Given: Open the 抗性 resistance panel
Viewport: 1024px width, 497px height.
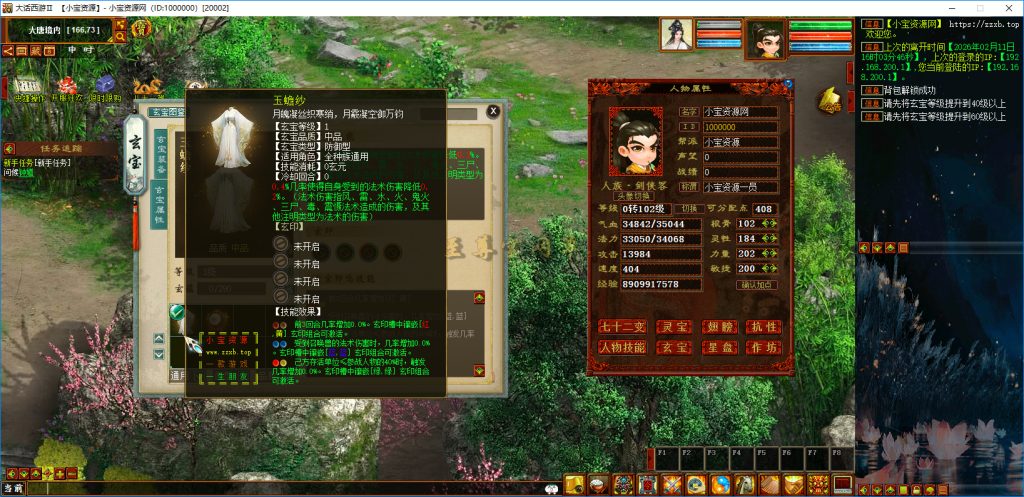Looking at the screenshot, I should pos(765,326).
